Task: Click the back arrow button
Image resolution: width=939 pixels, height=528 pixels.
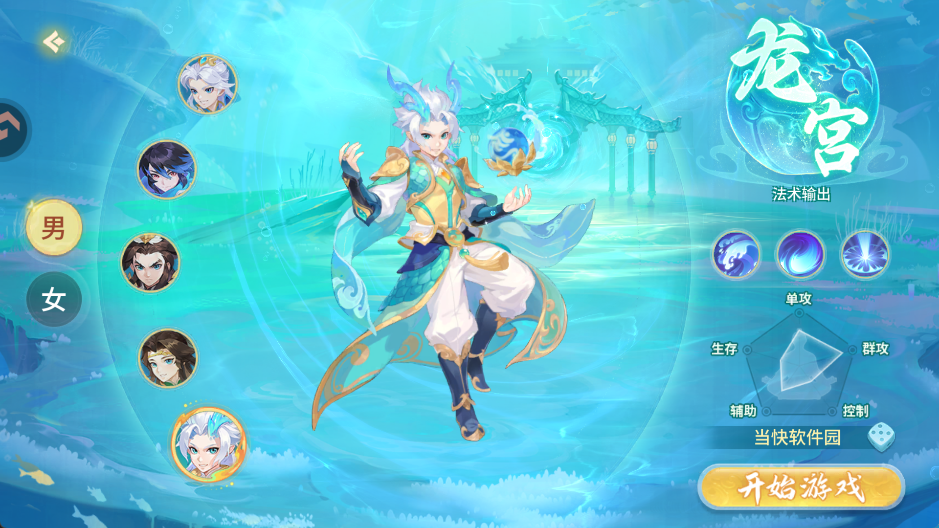Action: [x=53, y=41]
